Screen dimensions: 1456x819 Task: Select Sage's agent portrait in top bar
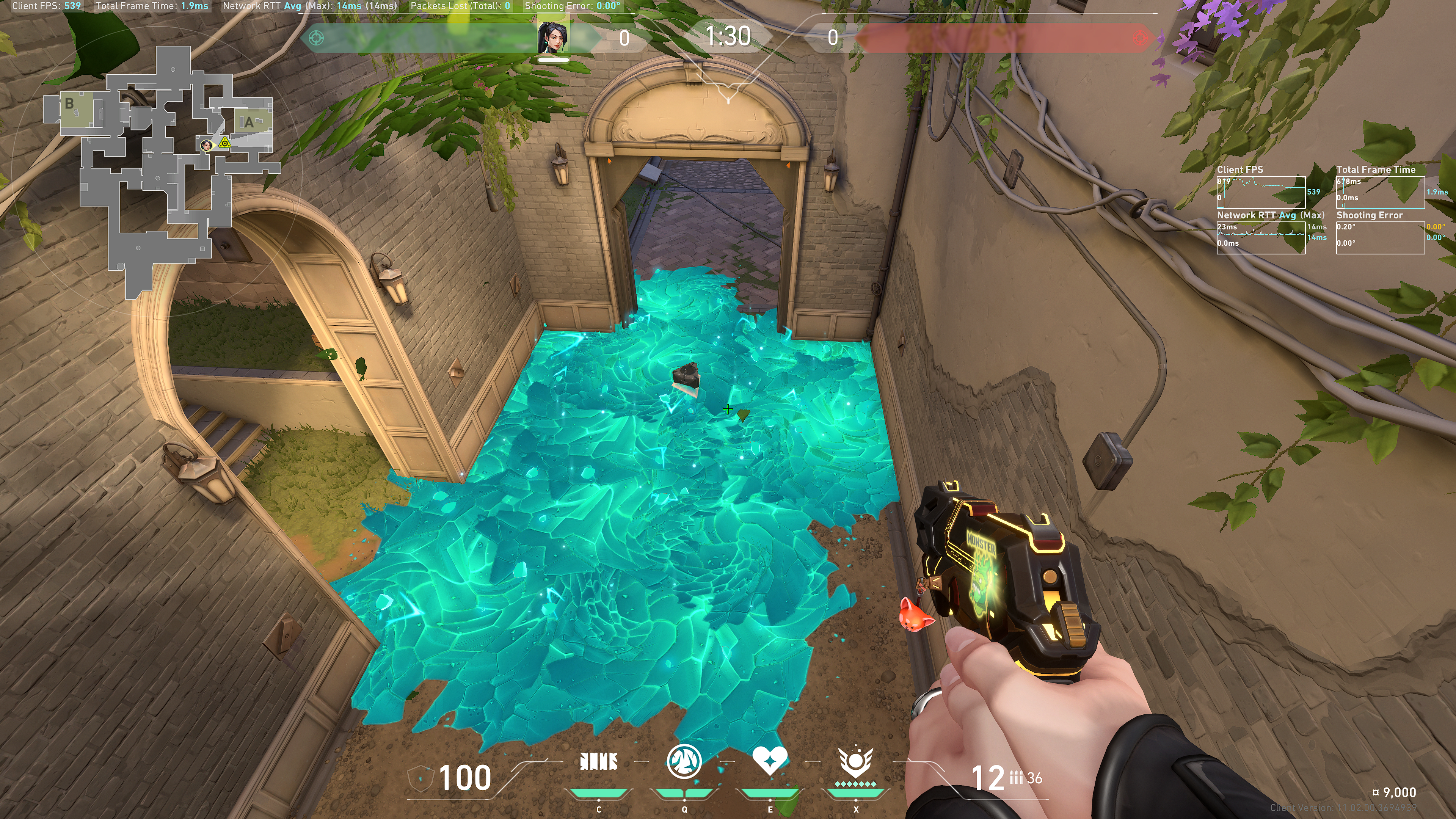[553, 37]
